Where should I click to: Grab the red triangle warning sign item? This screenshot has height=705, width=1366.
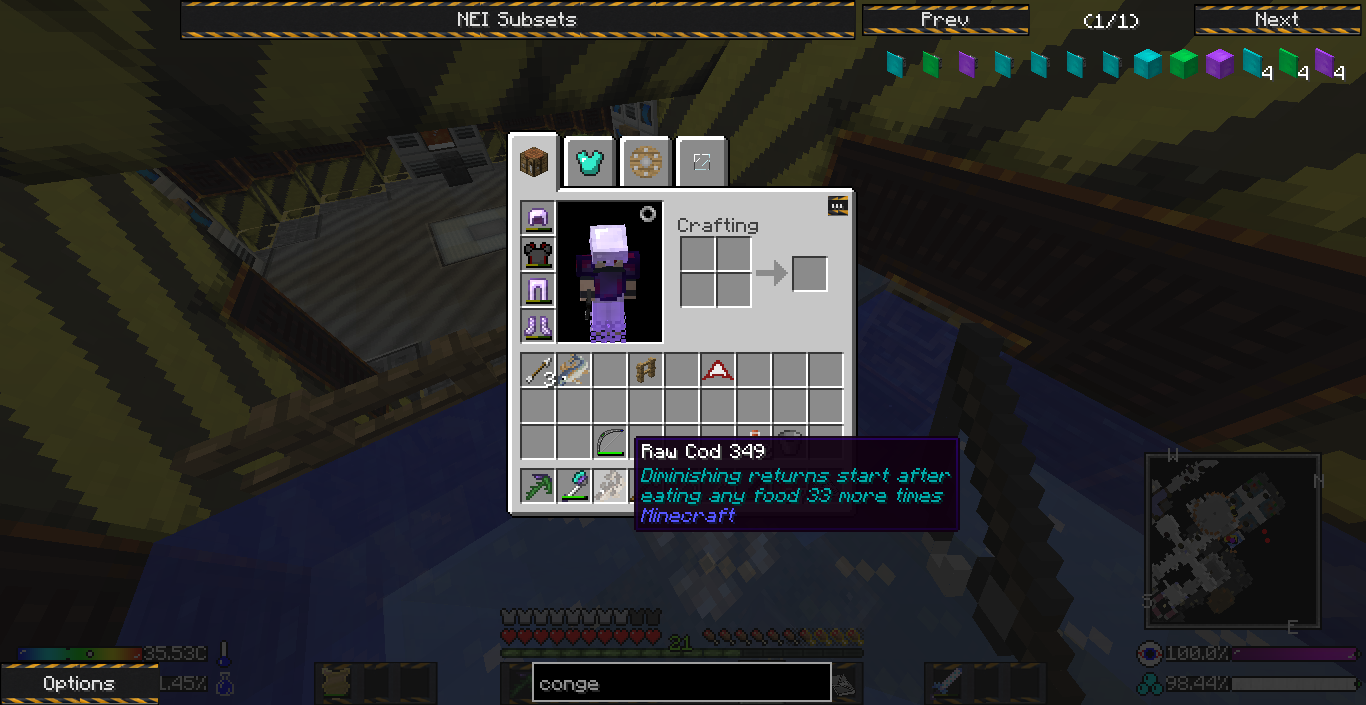[718, 371]
